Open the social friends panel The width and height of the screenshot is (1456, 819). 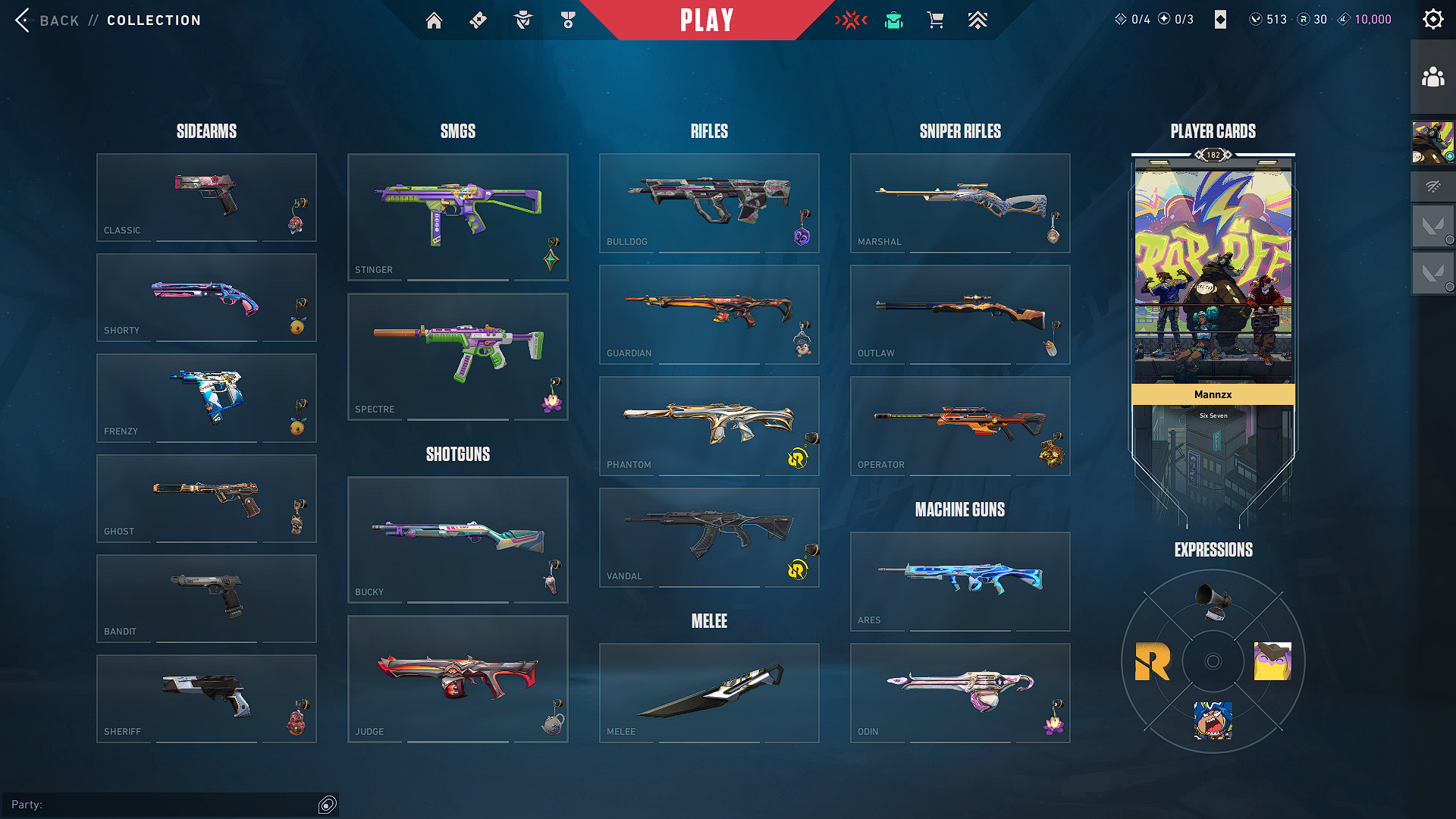[1432, 77]
